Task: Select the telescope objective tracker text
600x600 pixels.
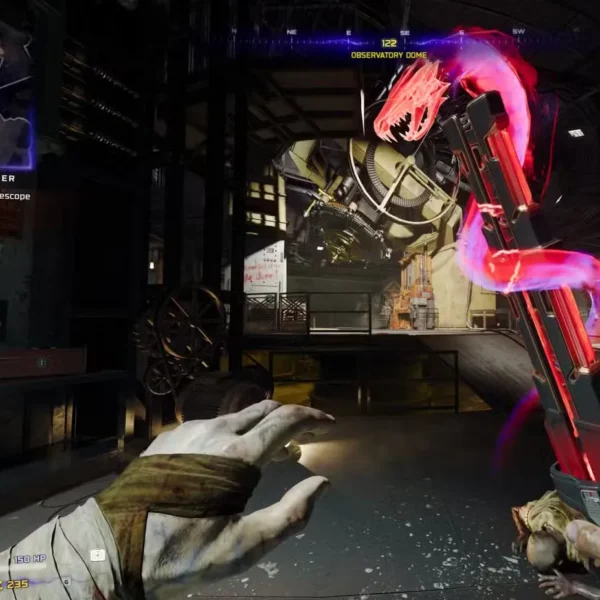Action: click(x=15, y=197)
